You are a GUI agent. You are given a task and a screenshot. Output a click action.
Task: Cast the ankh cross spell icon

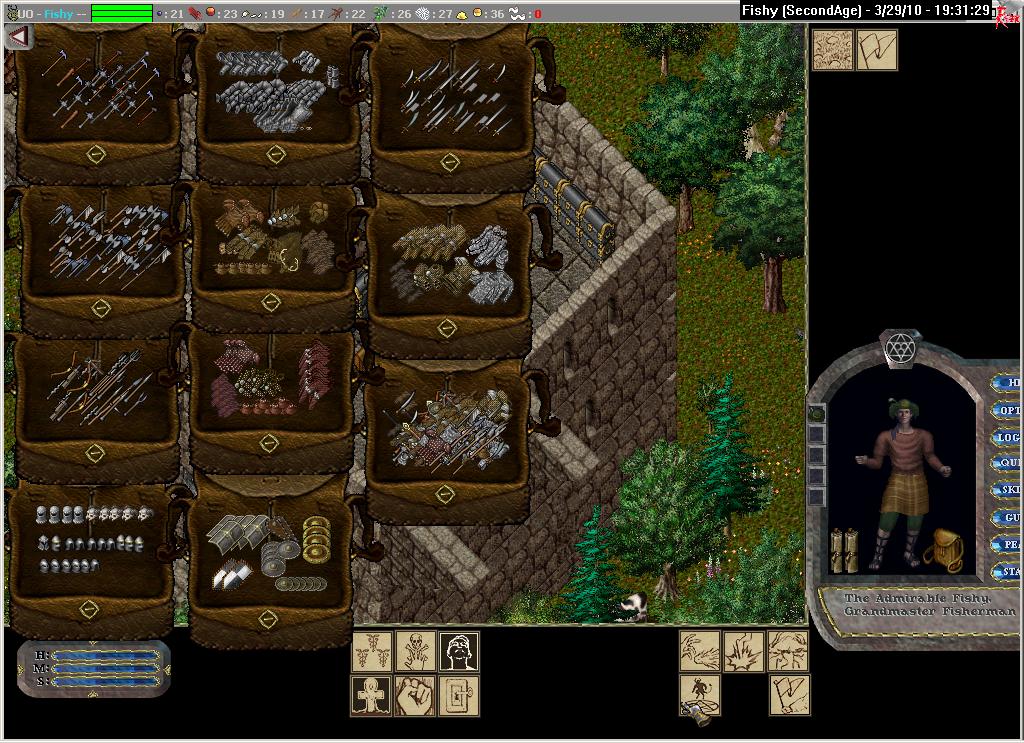371,696
